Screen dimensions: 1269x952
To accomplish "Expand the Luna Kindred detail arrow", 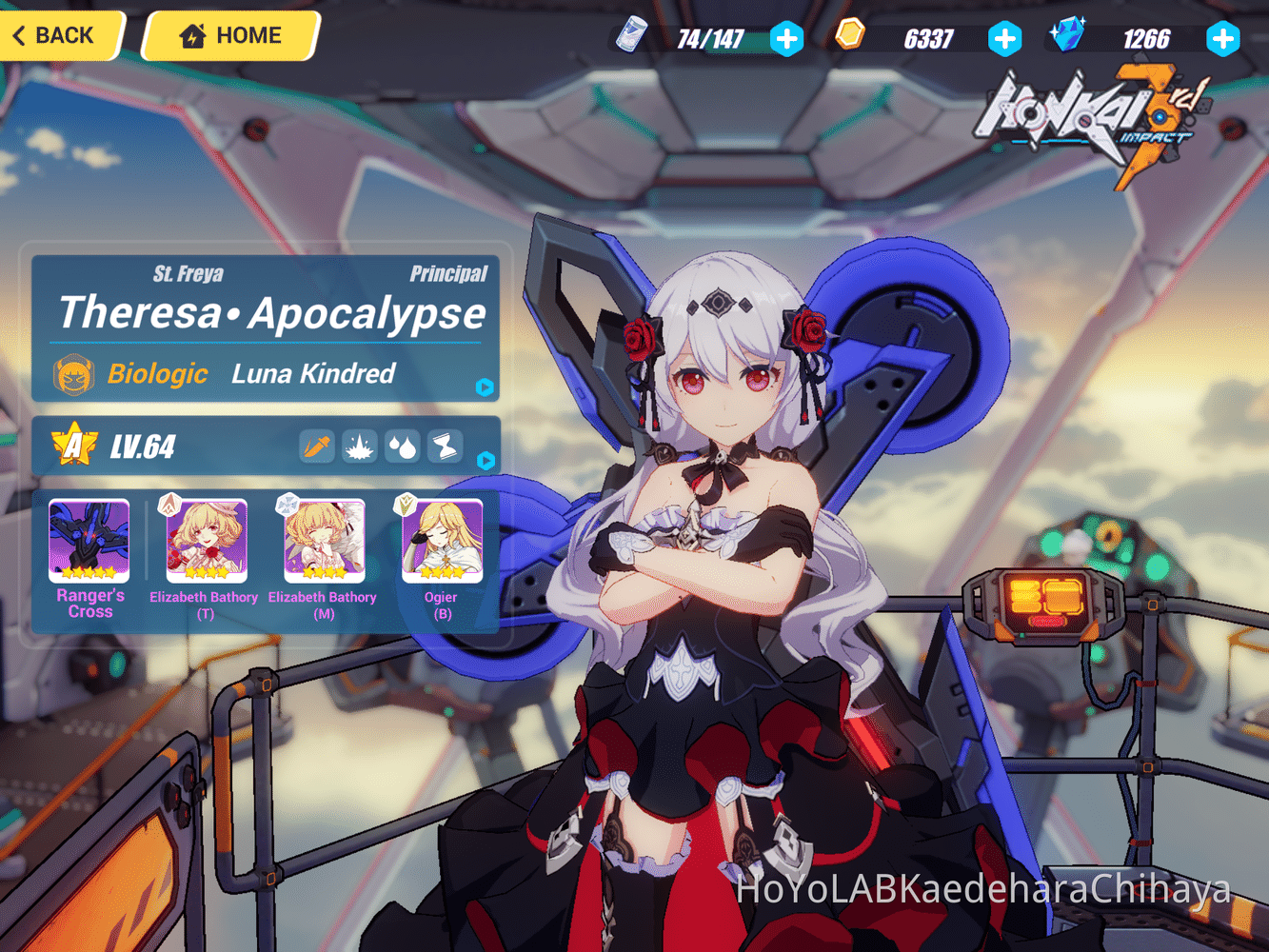I will [x=485, y=387].
